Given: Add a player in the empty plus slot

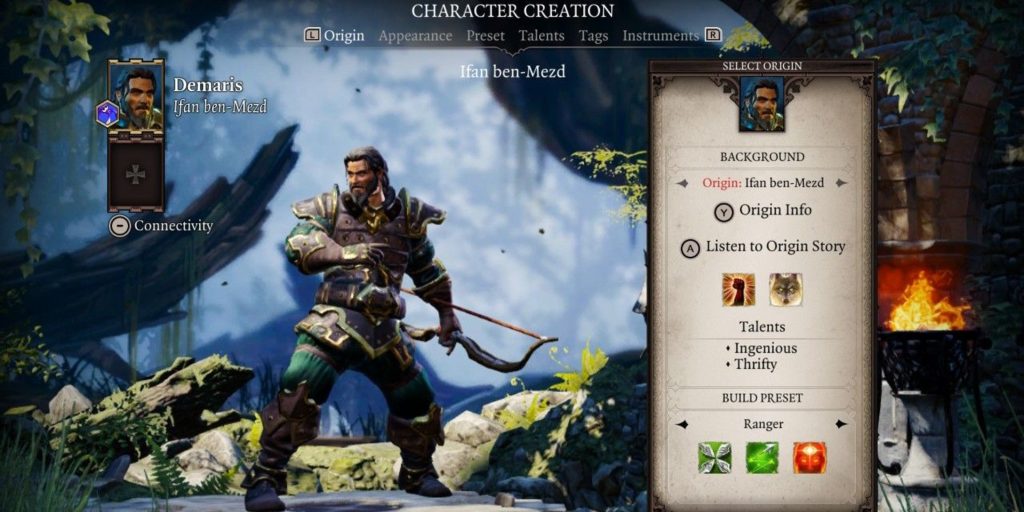Looking at the screenshot, I should (136, 173).
